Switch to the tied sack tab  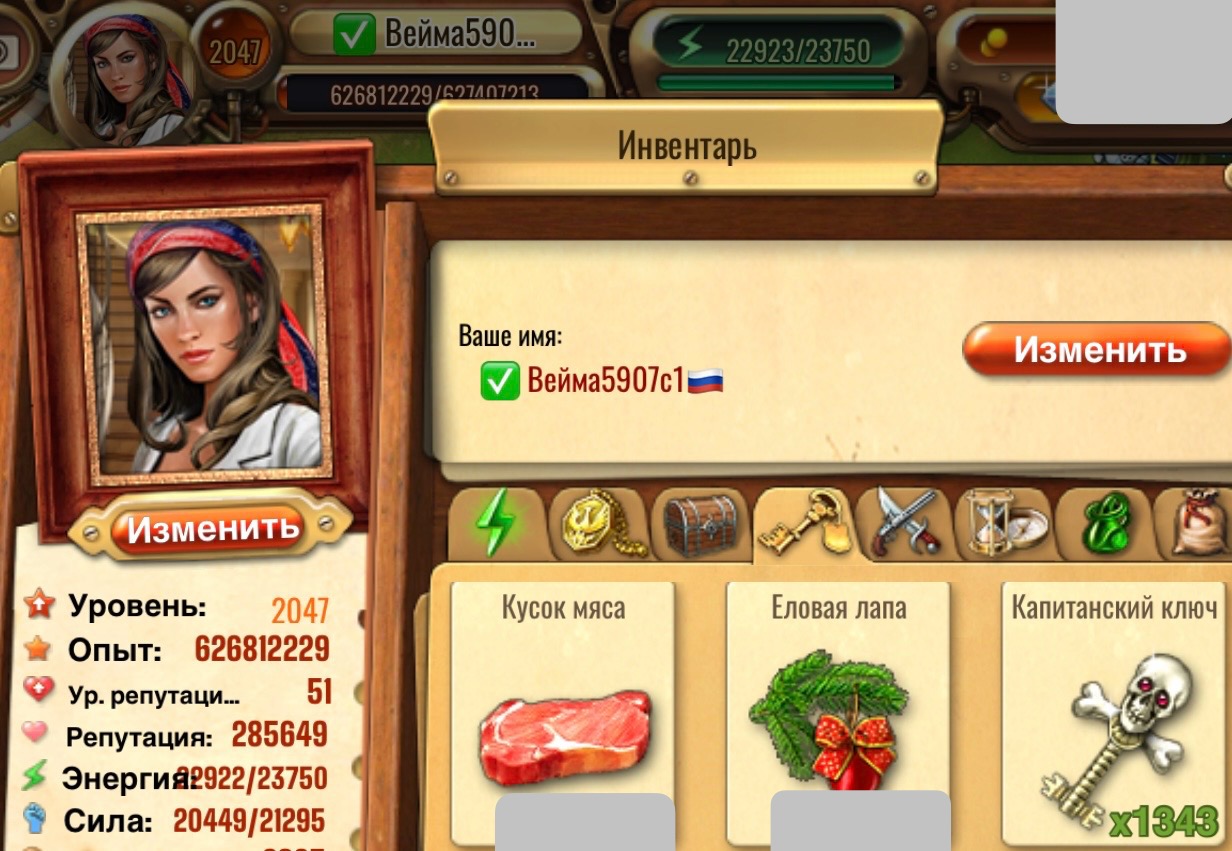point(1198,524)
